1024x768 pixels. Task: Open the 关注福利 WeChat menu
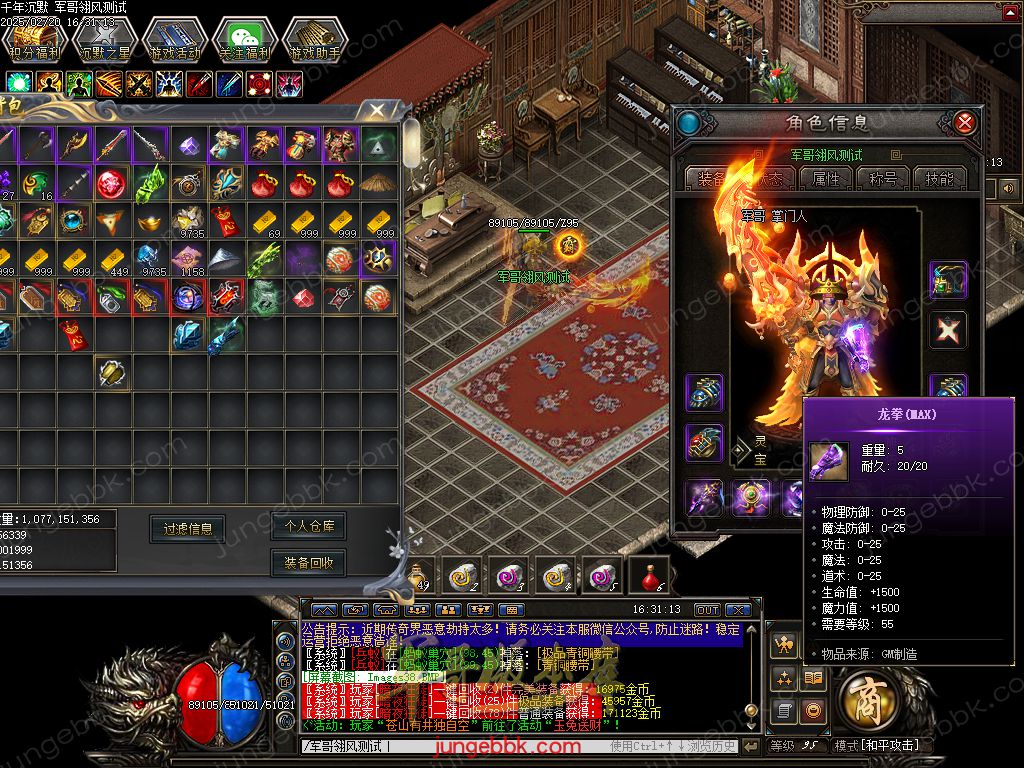pos(244,40)
